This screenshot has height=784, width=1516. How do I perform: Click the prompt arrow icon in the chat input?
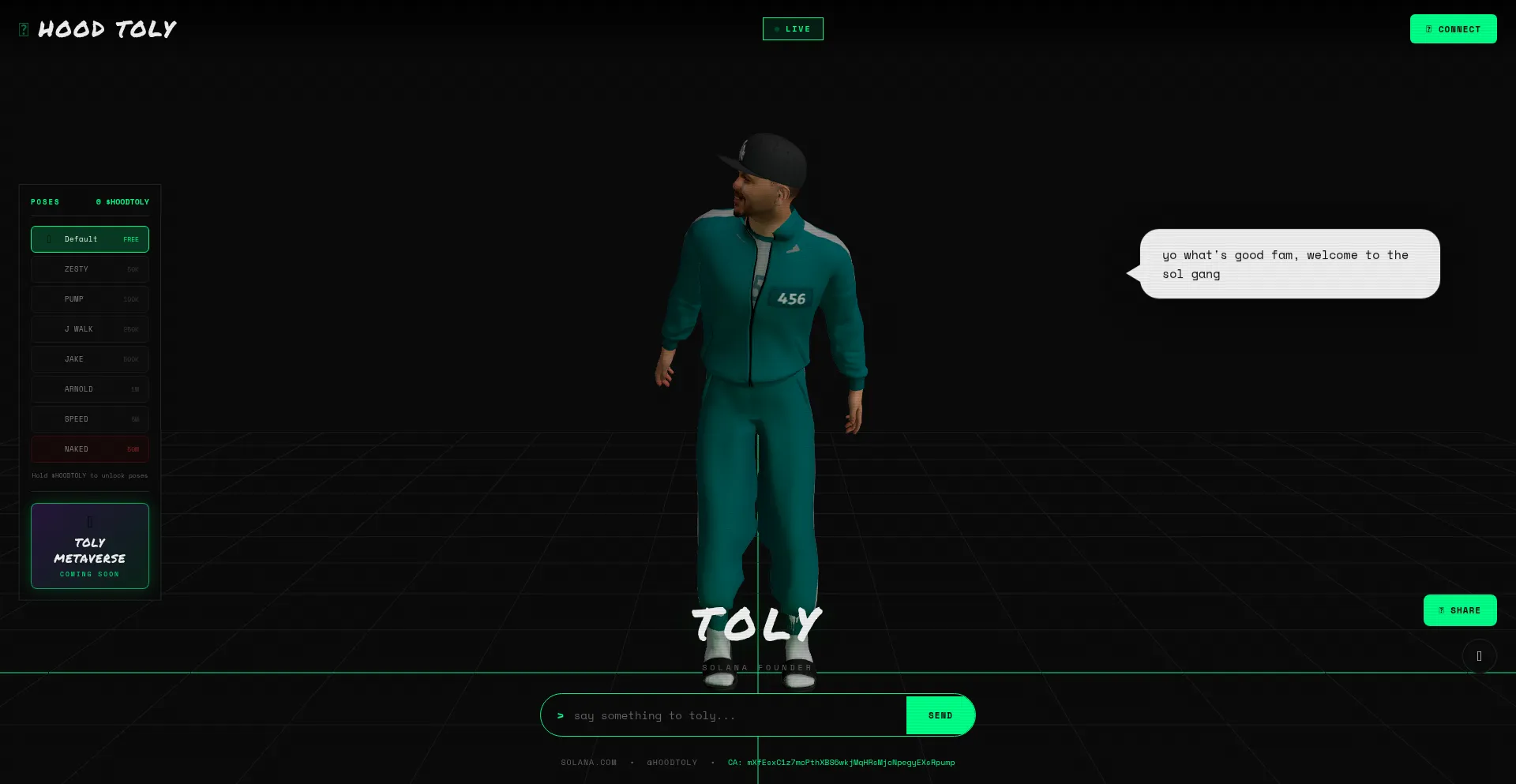click(x=561, y=715)
